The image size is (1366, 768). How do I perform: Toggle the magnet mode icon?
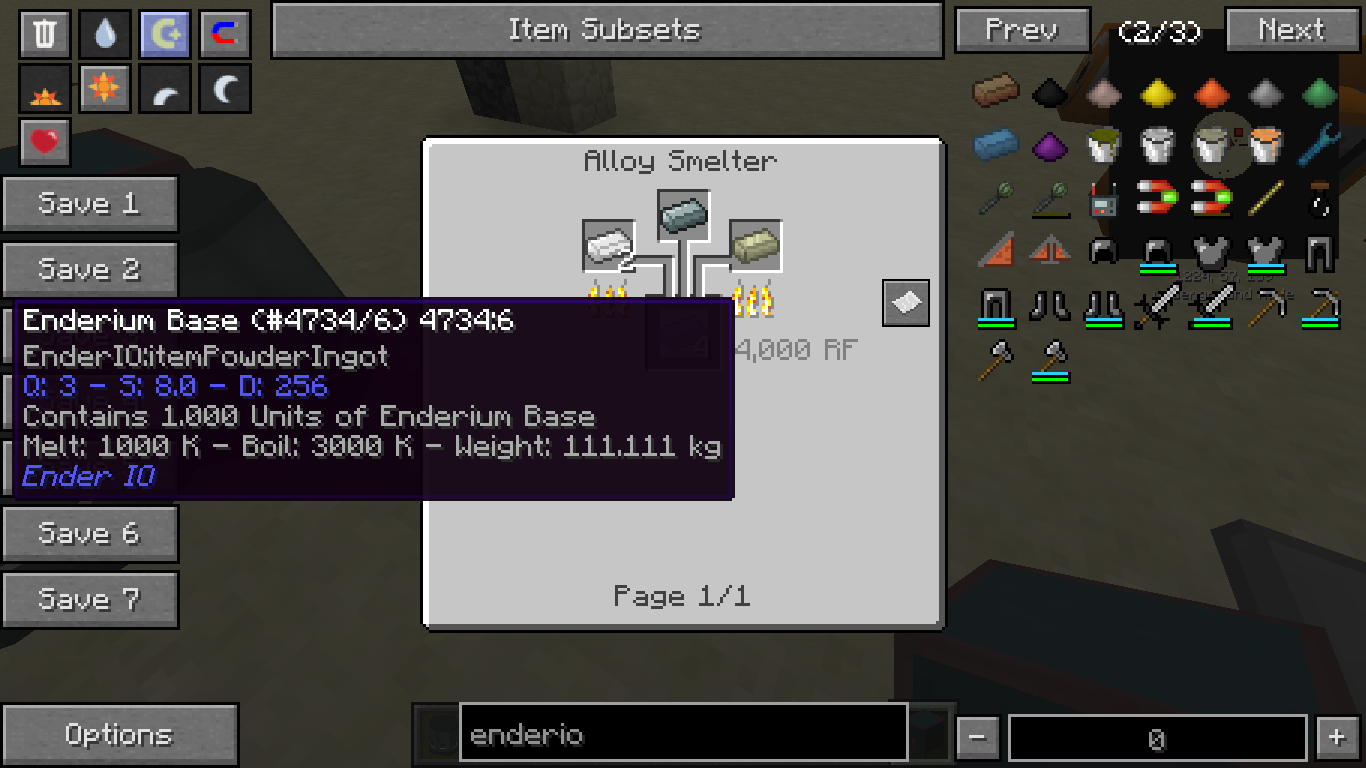pos(225,35)
